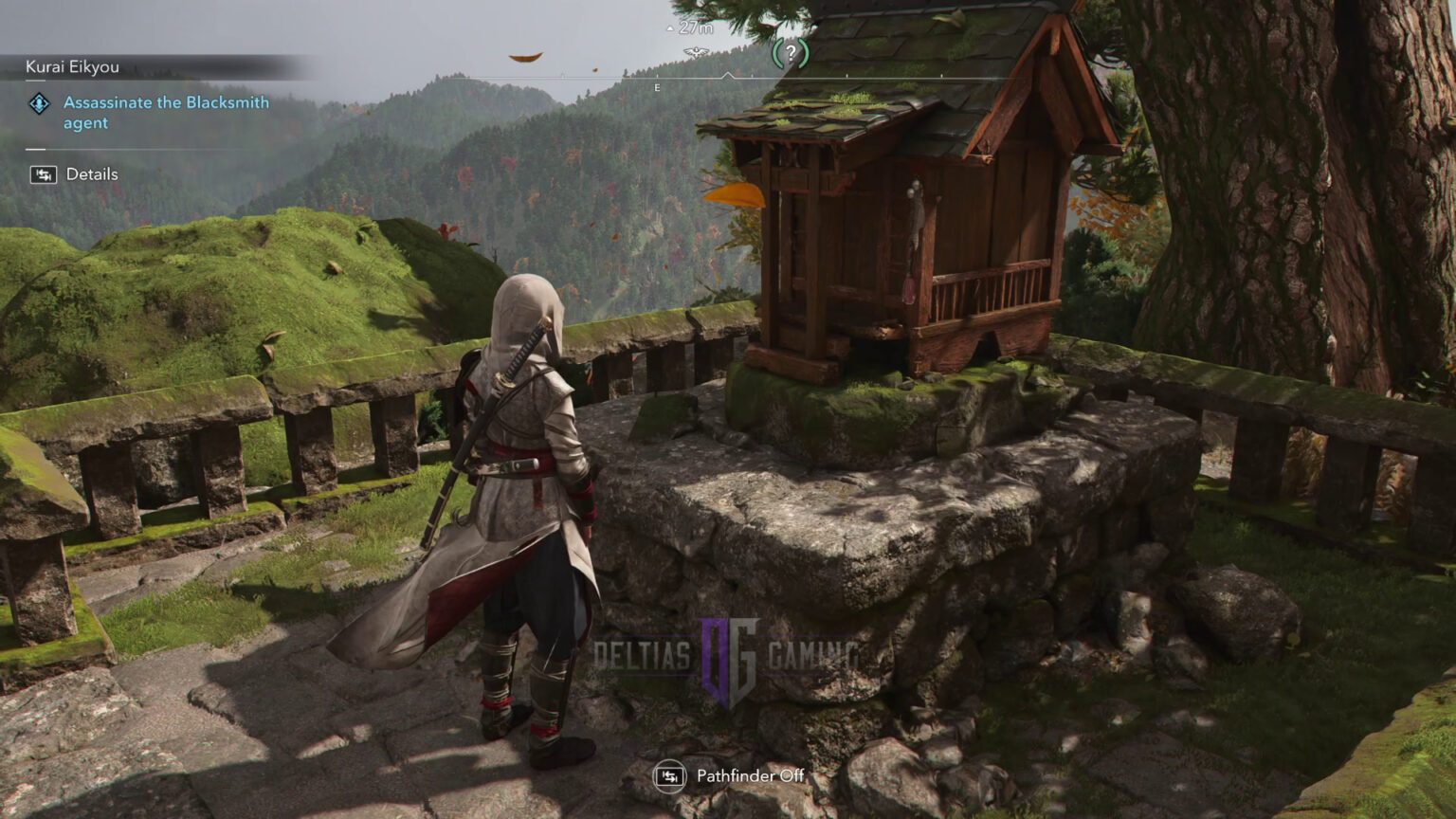1456x819 pixels.
Task: Click the Assassinate the Blacksmith agent objective link
Action: coord(165,112)
